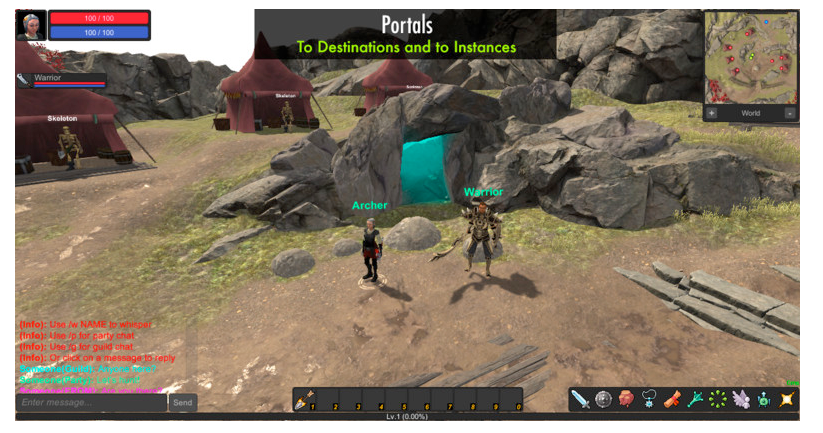Open the green dotted circle icon
This screenshot has height=433, width=823.
click(x=717, y=400)
